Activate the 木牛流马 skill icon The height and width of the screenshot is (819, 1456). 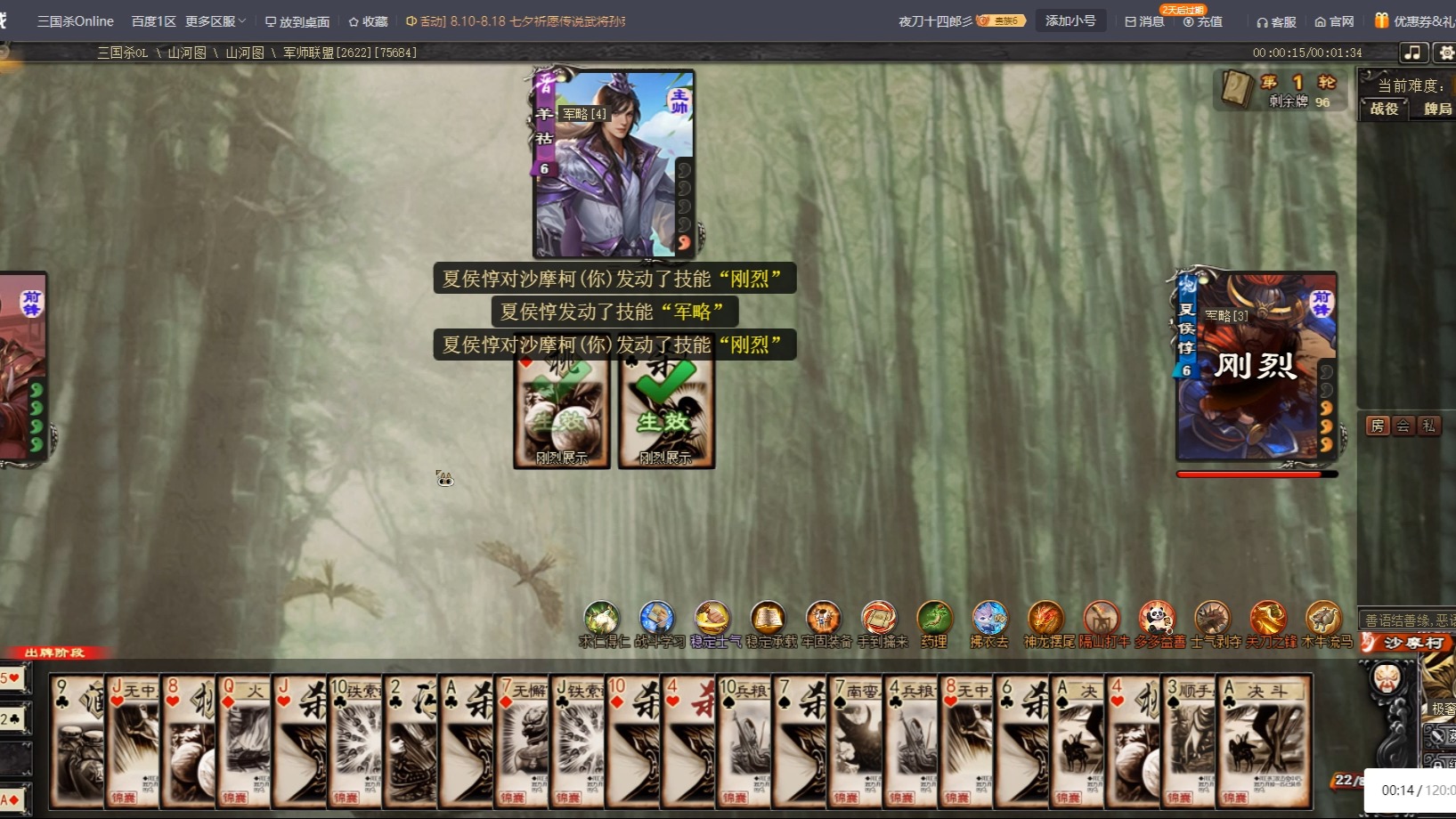pyautogui.click(x=1323, y=619)
